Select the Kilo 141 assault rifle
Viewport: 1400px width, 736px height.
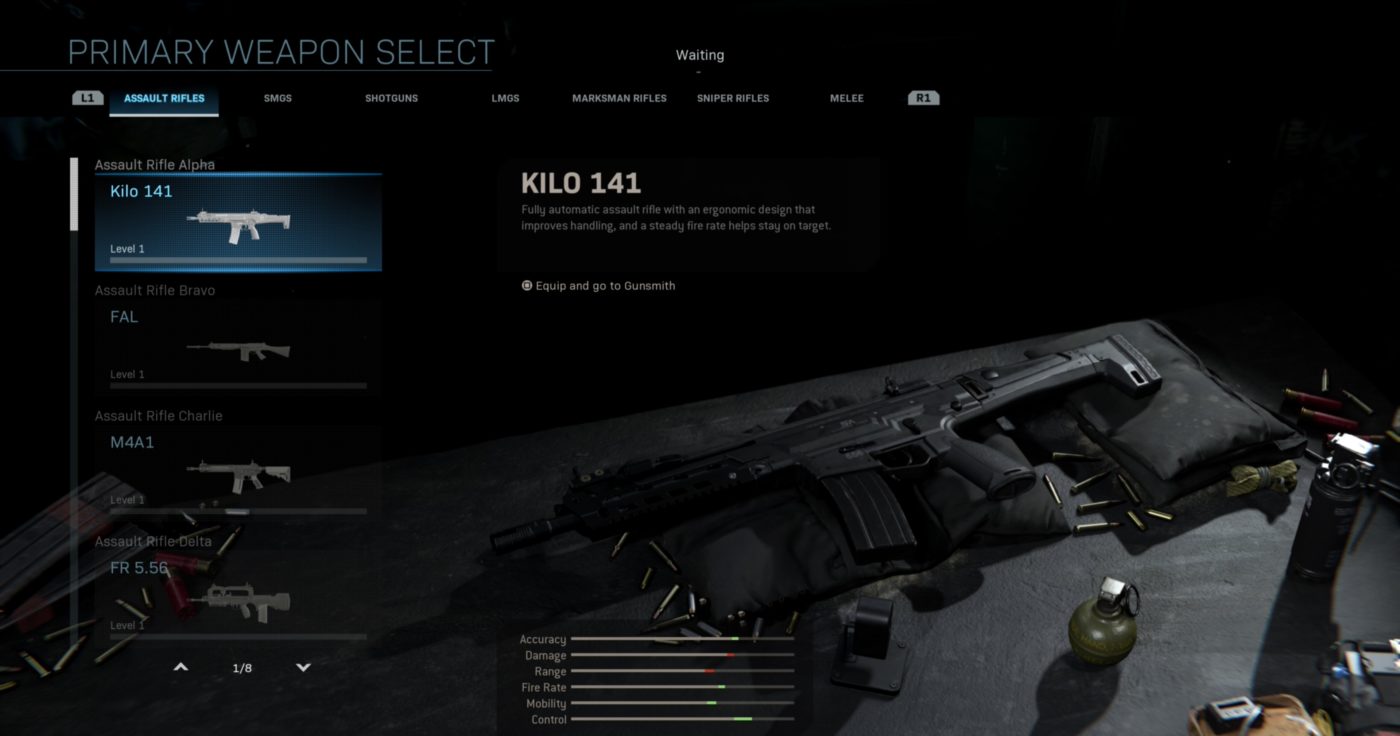click(238, 222)
